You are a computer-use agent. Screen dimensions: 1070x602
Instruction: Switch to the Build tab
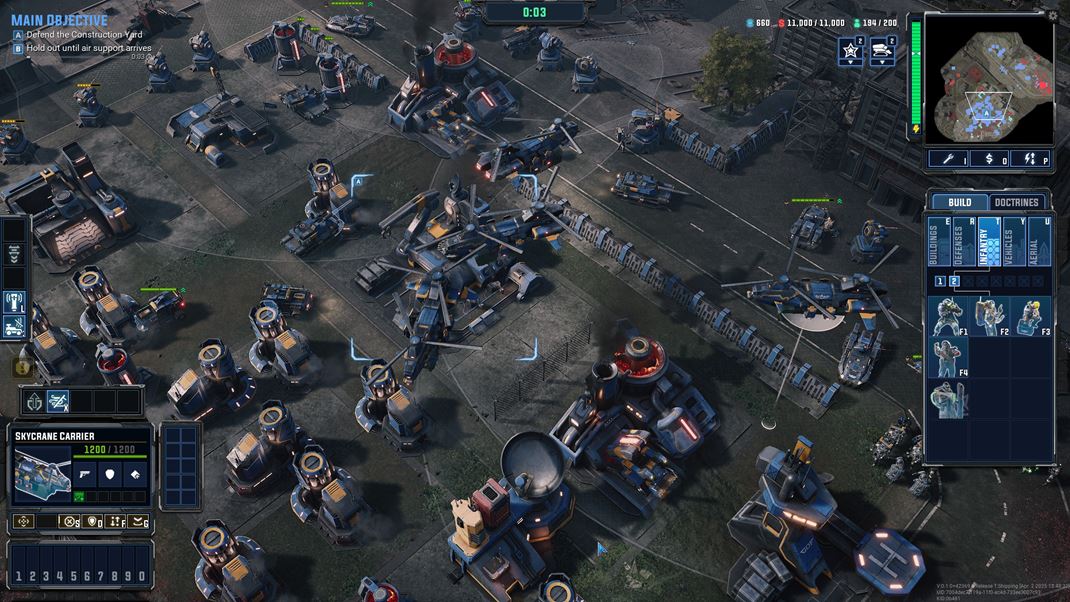tap(959, 202)
